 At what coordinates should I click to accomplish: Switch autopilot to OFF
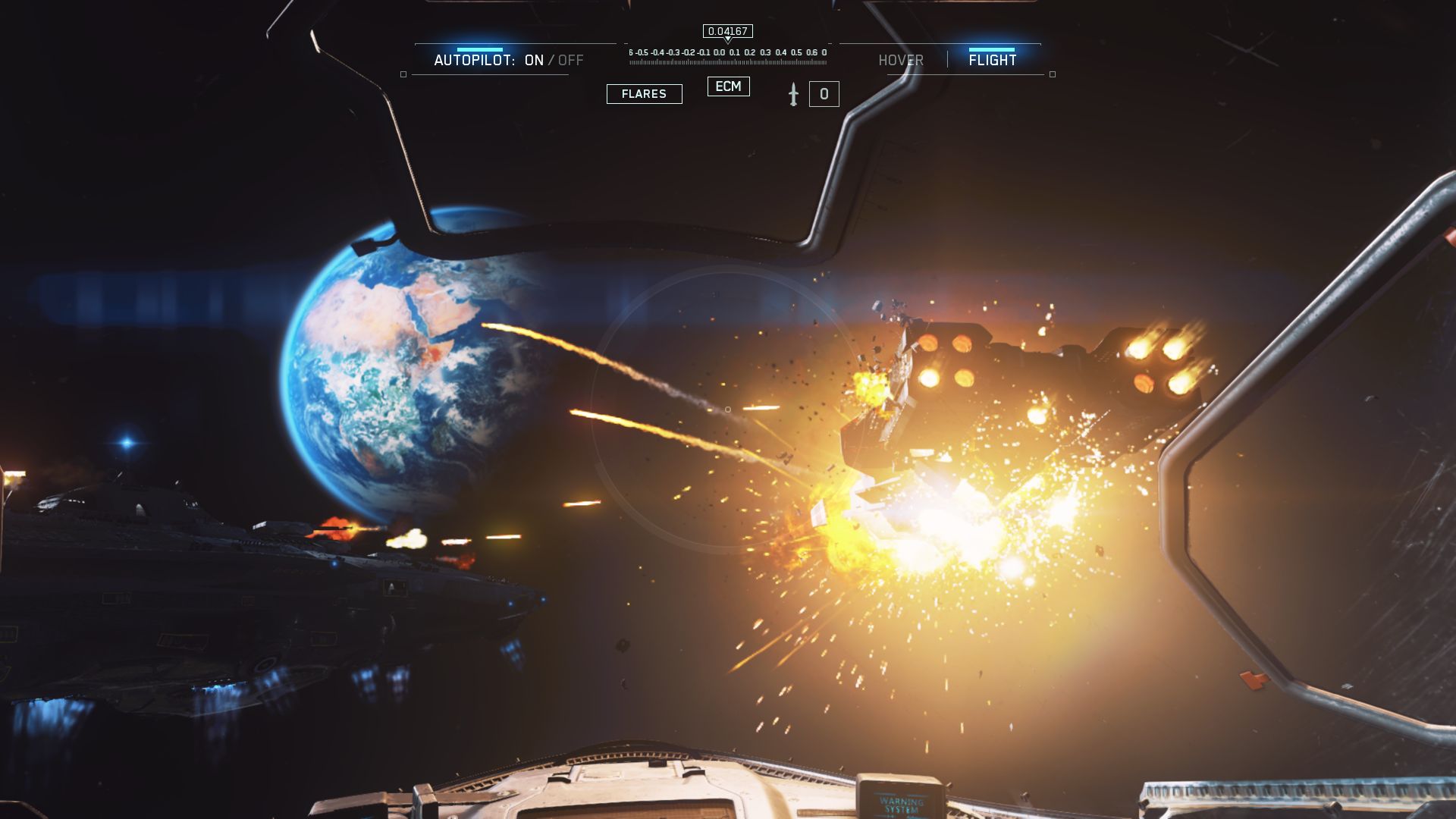pyautogui.click(x=571, y=61)
